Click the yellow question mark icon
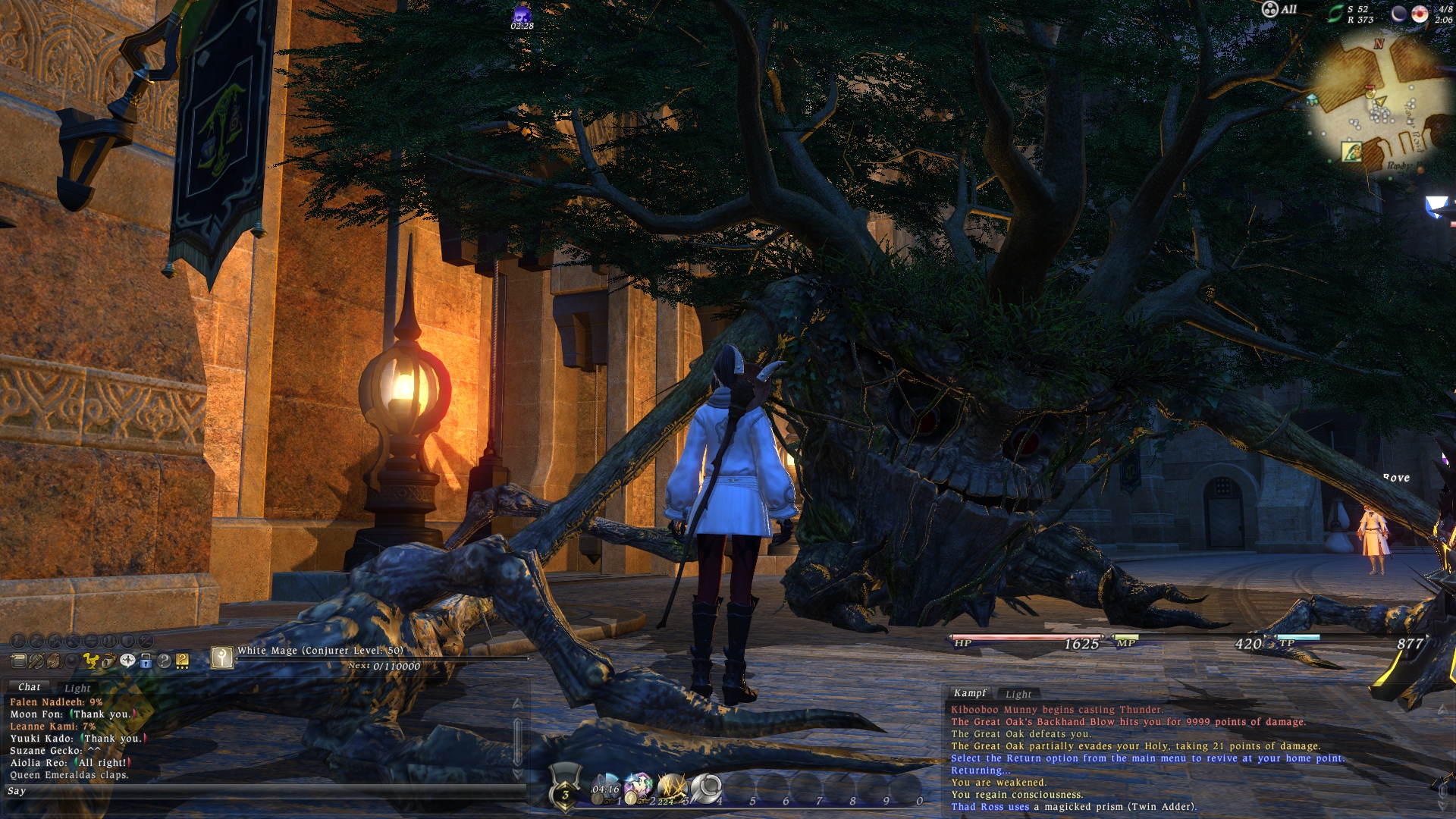The image size is (1456, 819). [182, 661]
